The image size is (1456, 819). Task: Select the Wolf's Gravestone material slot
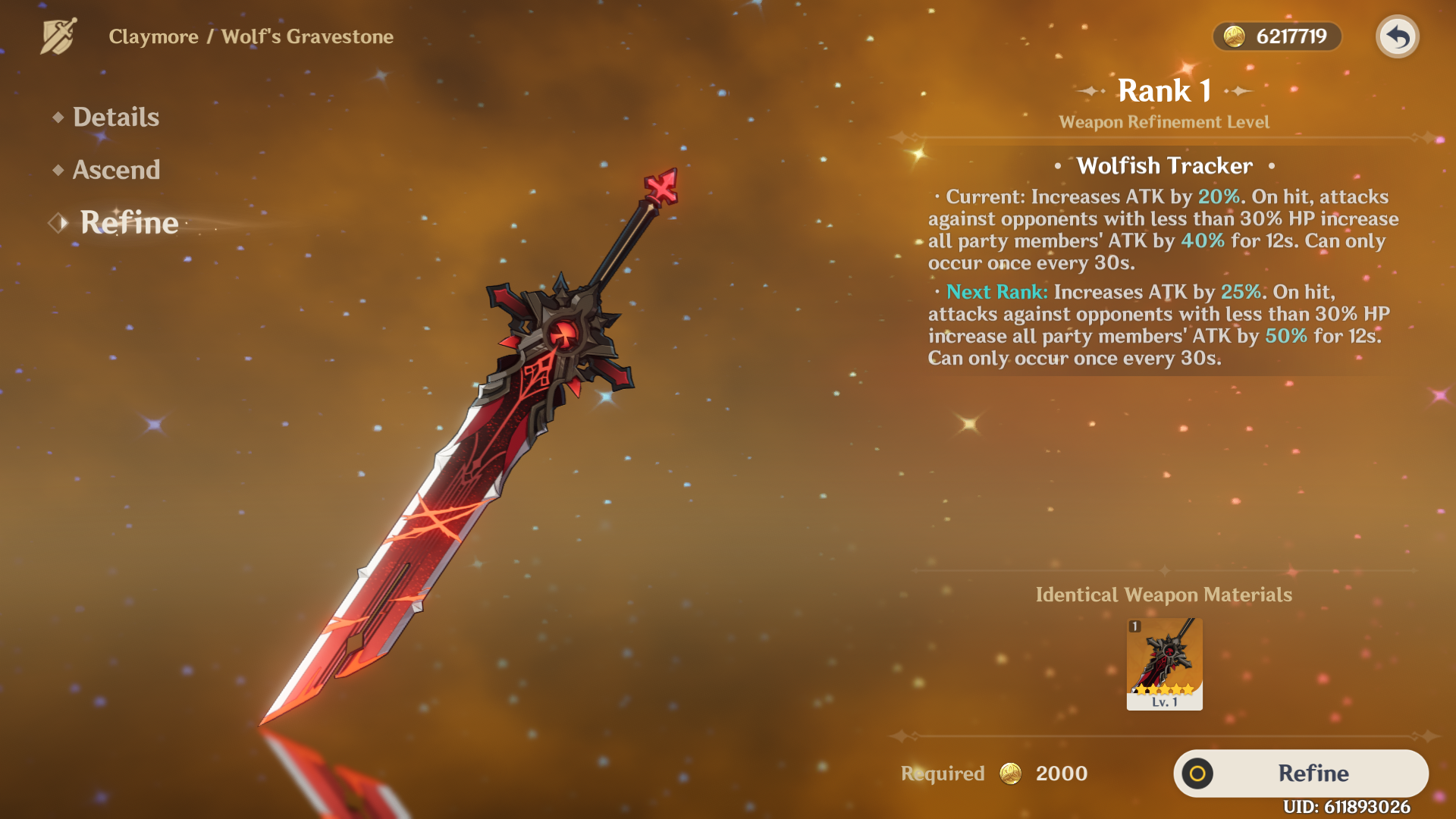1164,664
